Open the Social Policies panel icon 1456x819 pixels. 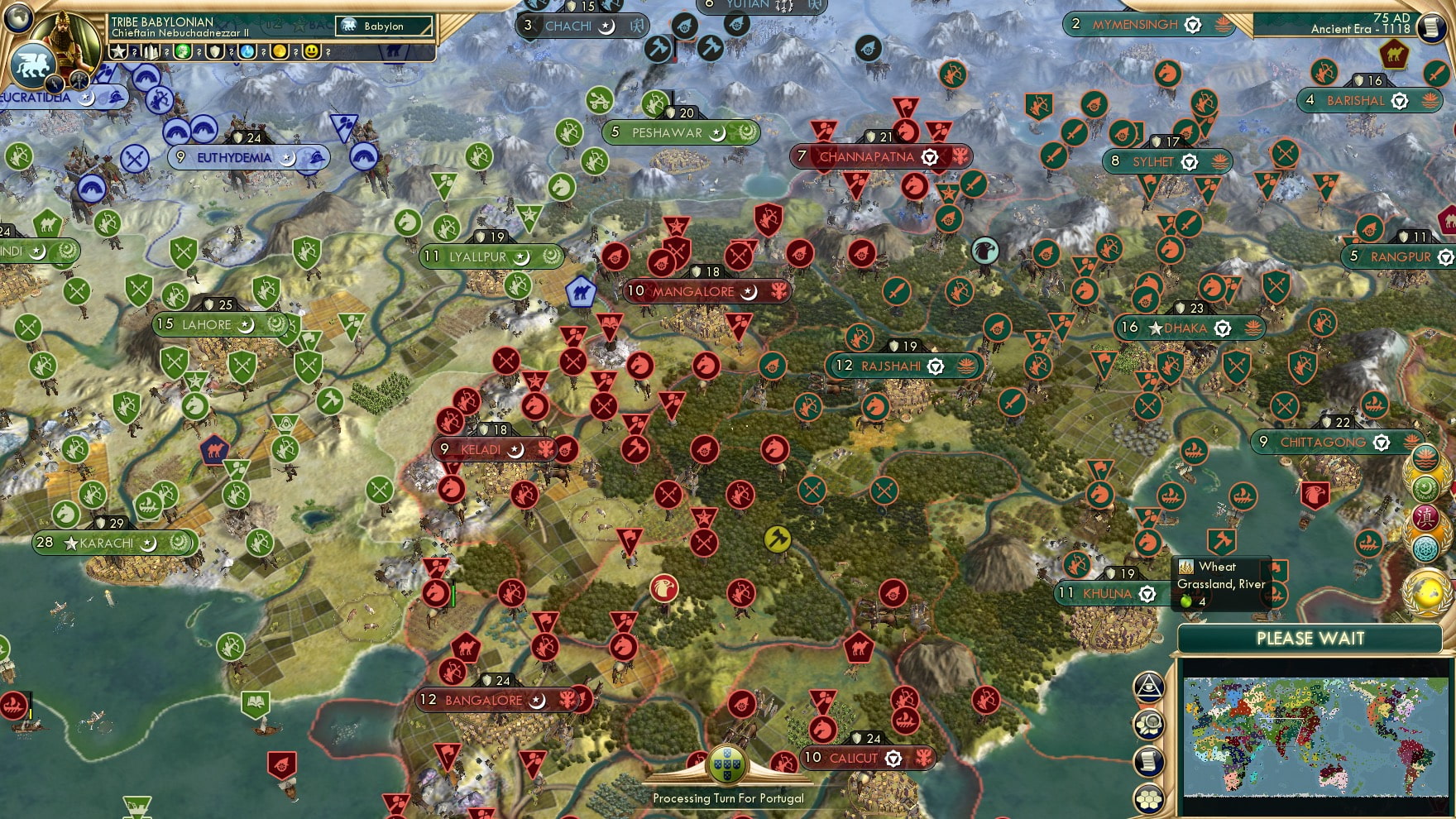click(1149, 688)
